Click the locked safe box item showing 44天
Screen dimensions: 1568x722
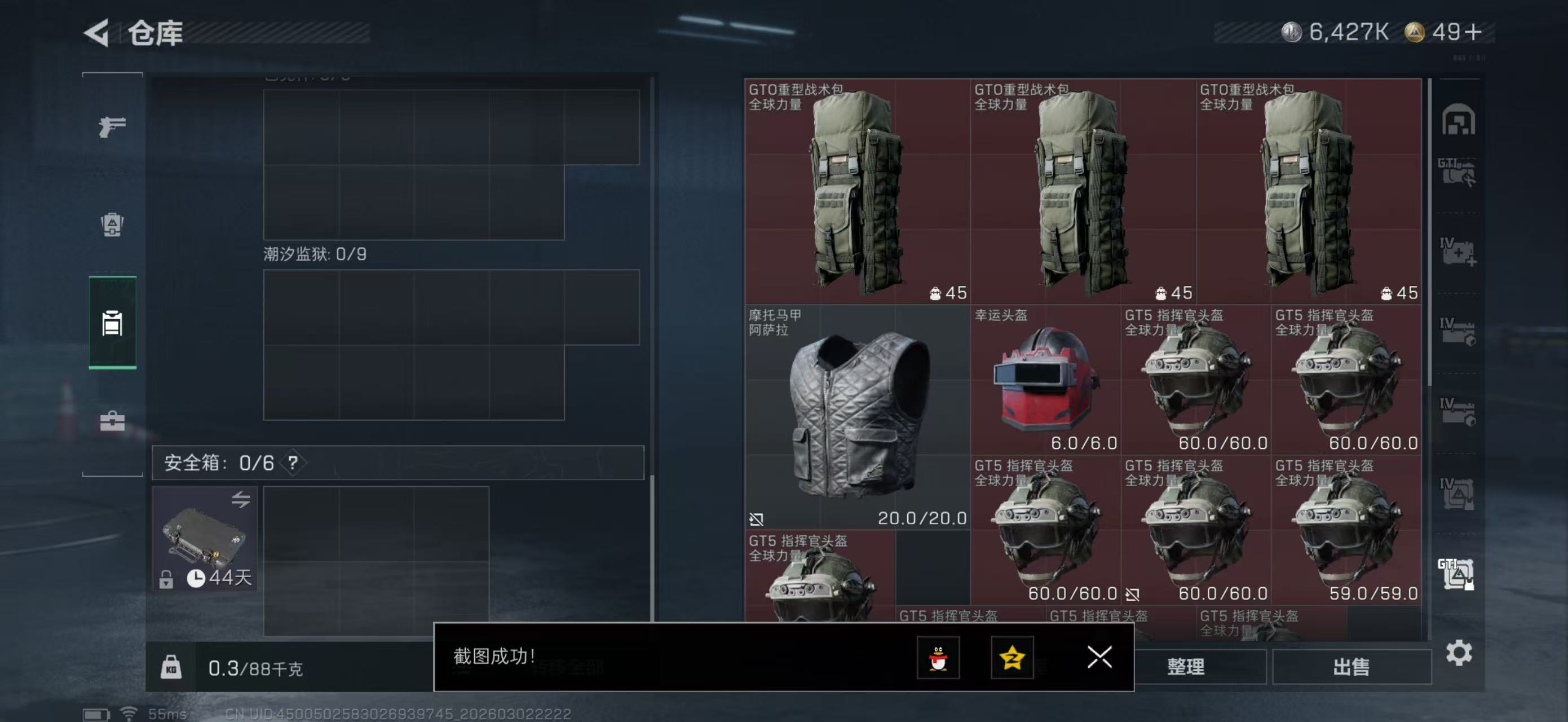click(205, 539)
